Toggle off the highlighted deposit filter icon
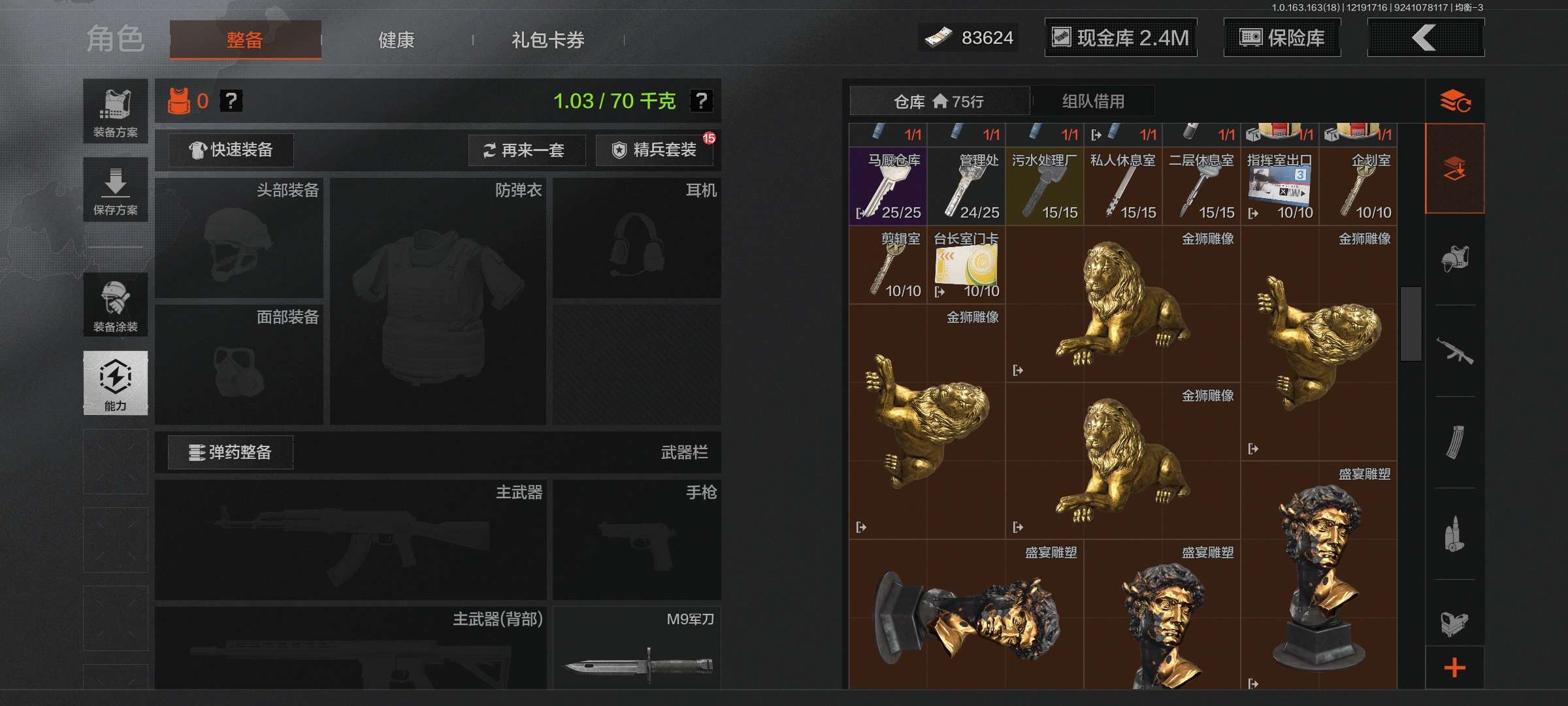Image resolution: width=1568 pixels, height=706 pixels. 1457,167
